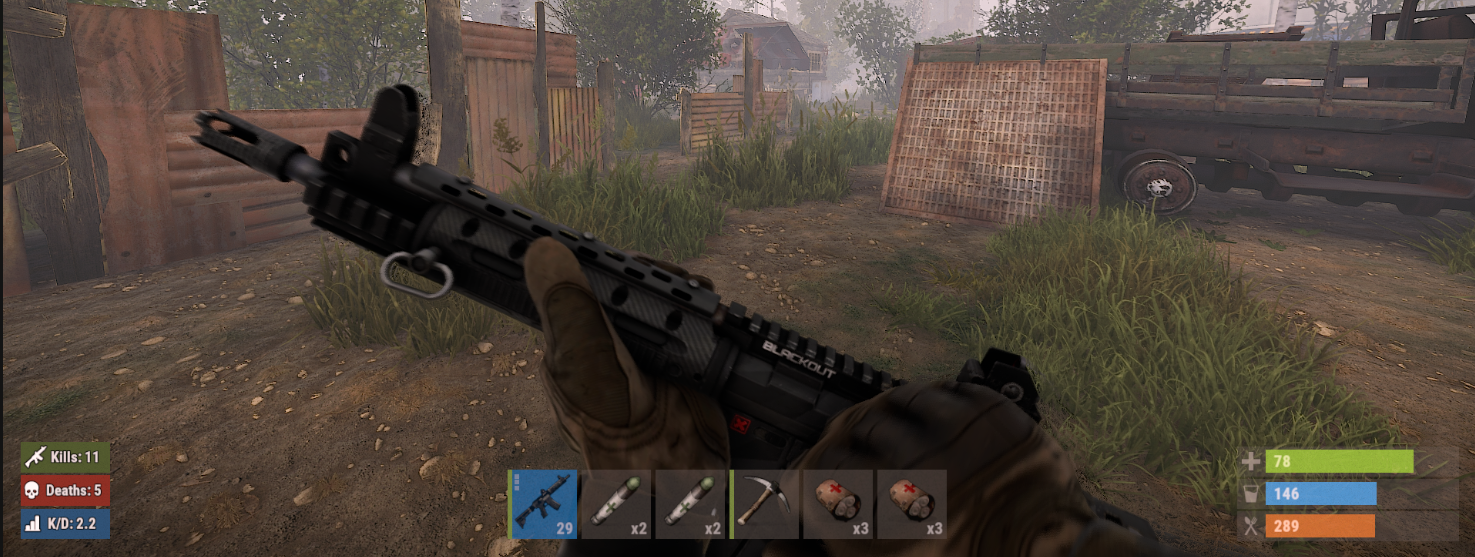Equip the pickaxe from the hotbar
The height and width of the screenshot is (557, 1475).
[765, 504]
